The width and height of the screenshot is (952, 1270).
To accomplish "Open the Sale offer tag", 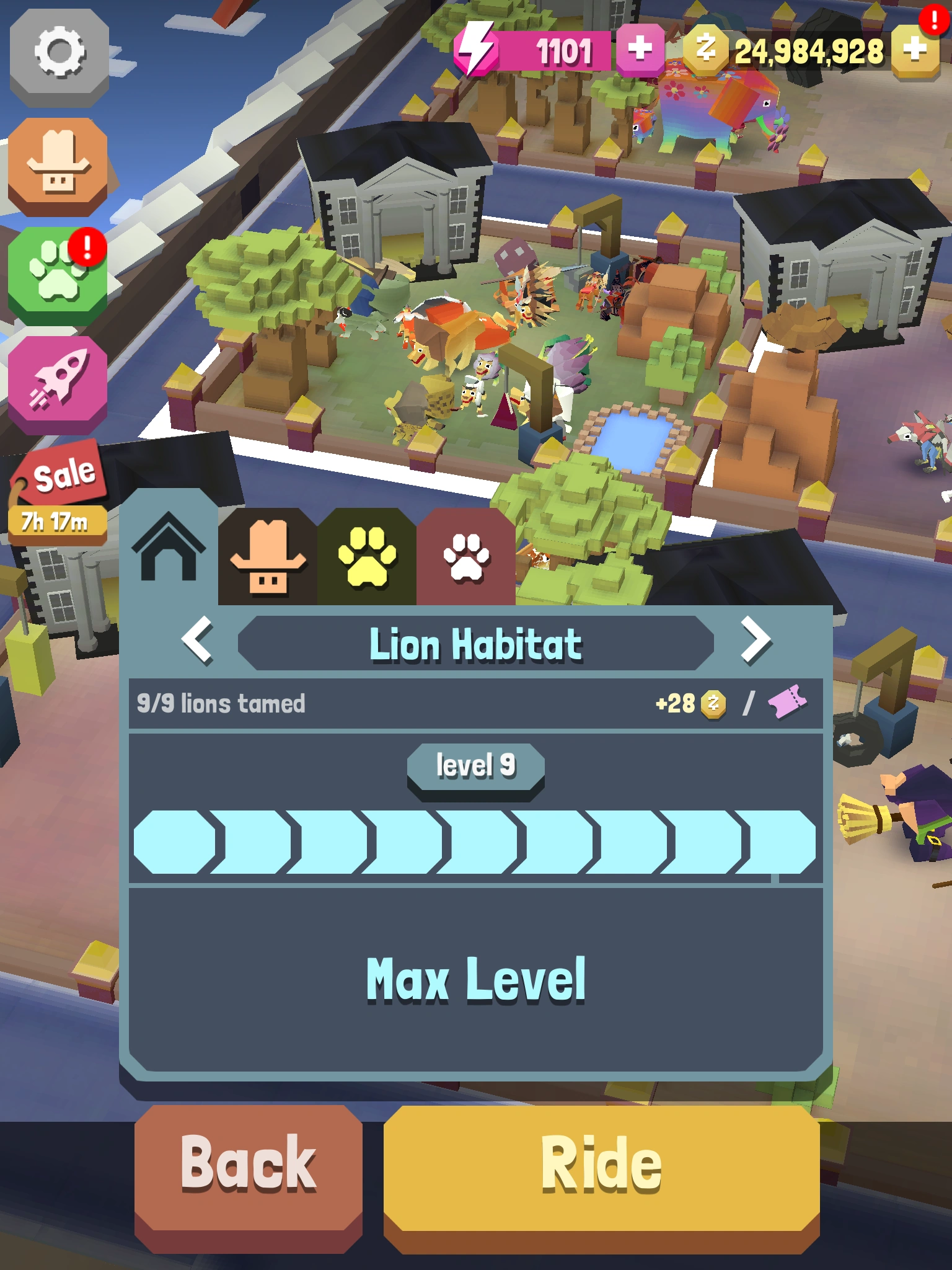I will (59, 481).
